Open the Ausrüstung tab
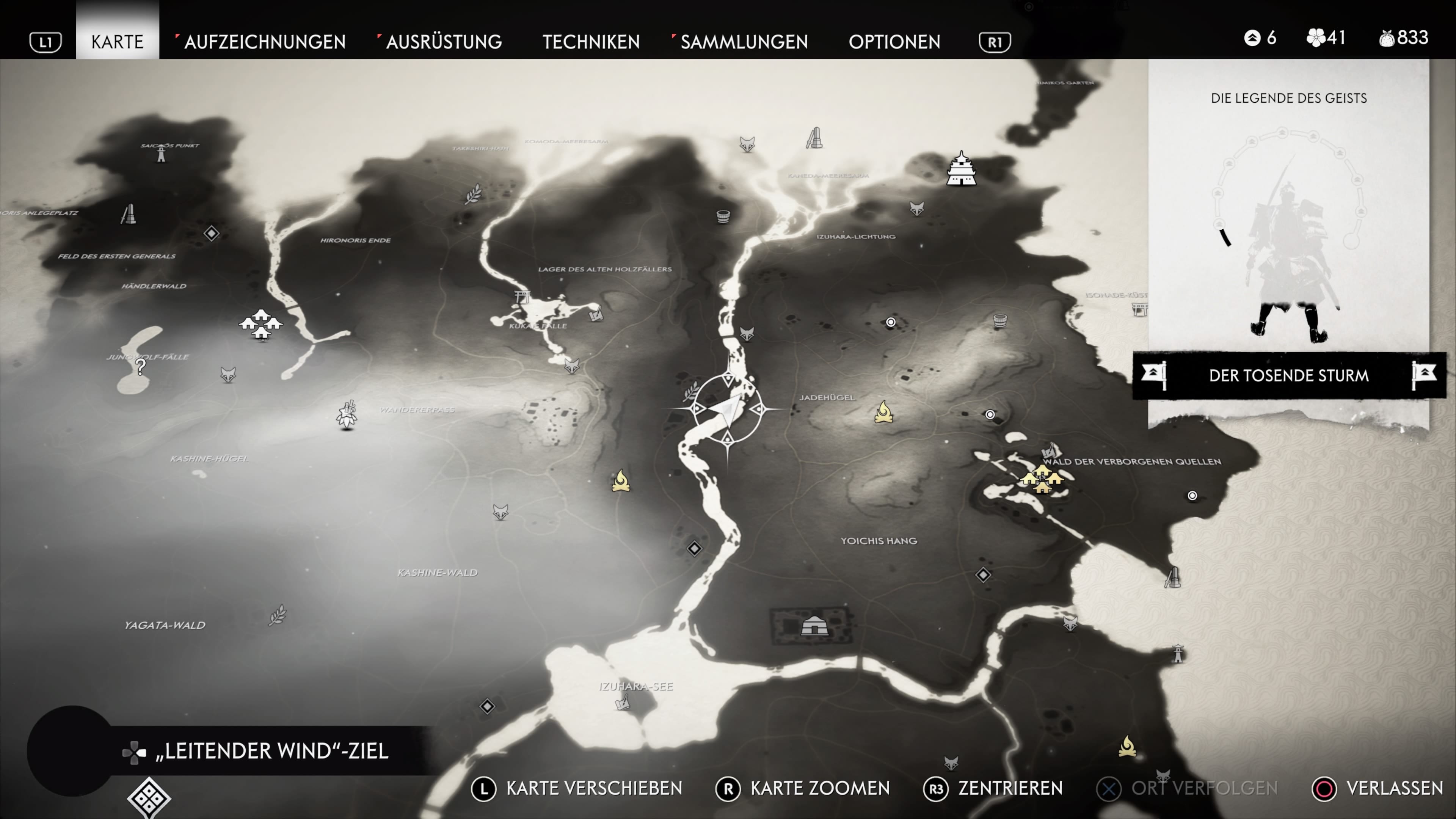The height and width of the screenshot is (819, 1456). [x=444, y=42]
